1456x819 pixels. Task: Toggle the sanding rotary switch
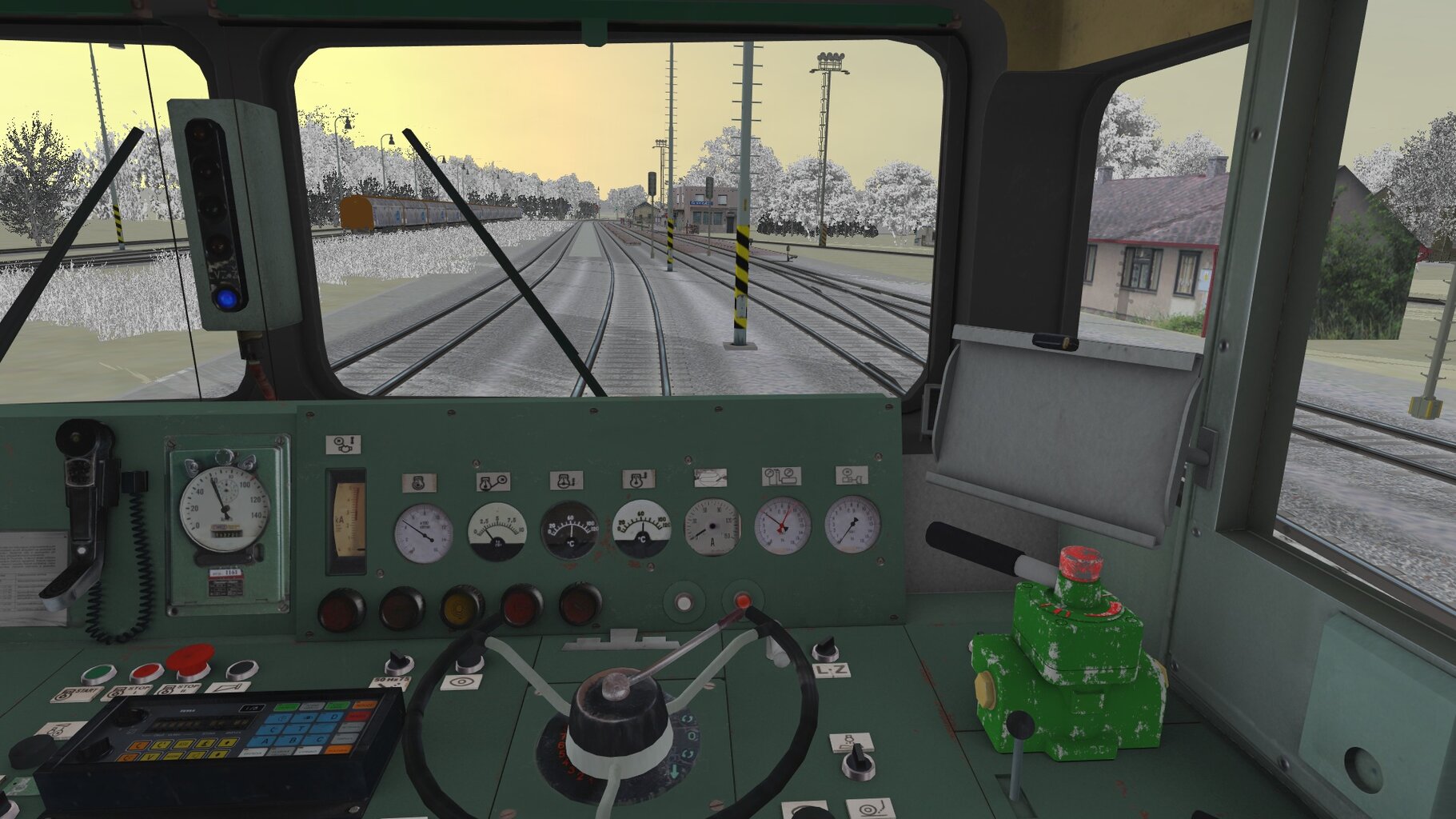coord(857,760)
